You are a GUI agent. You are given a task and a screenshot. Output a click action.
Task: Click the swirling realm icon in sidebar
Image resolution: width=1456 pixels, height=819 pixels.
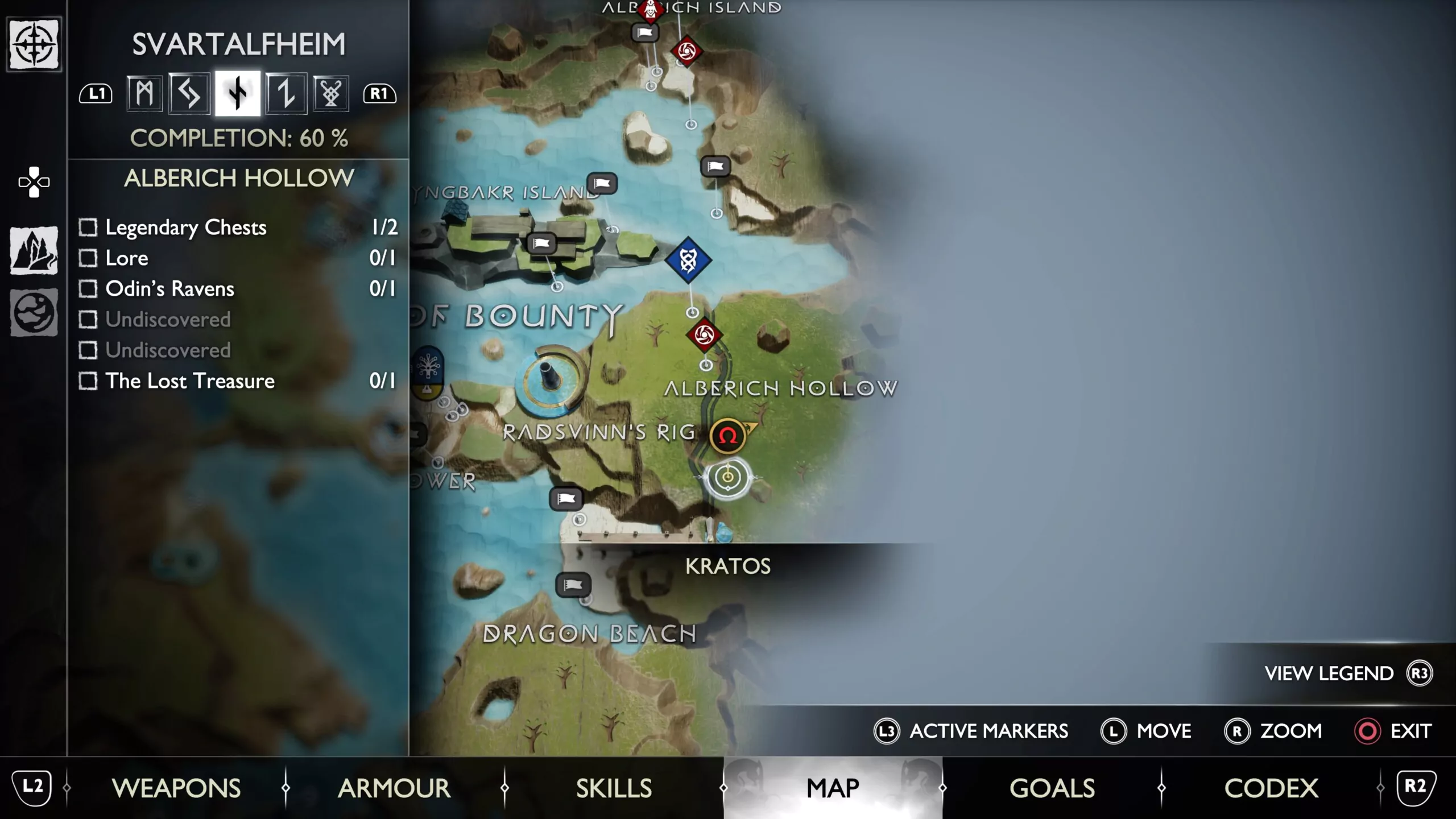[34, 312]
